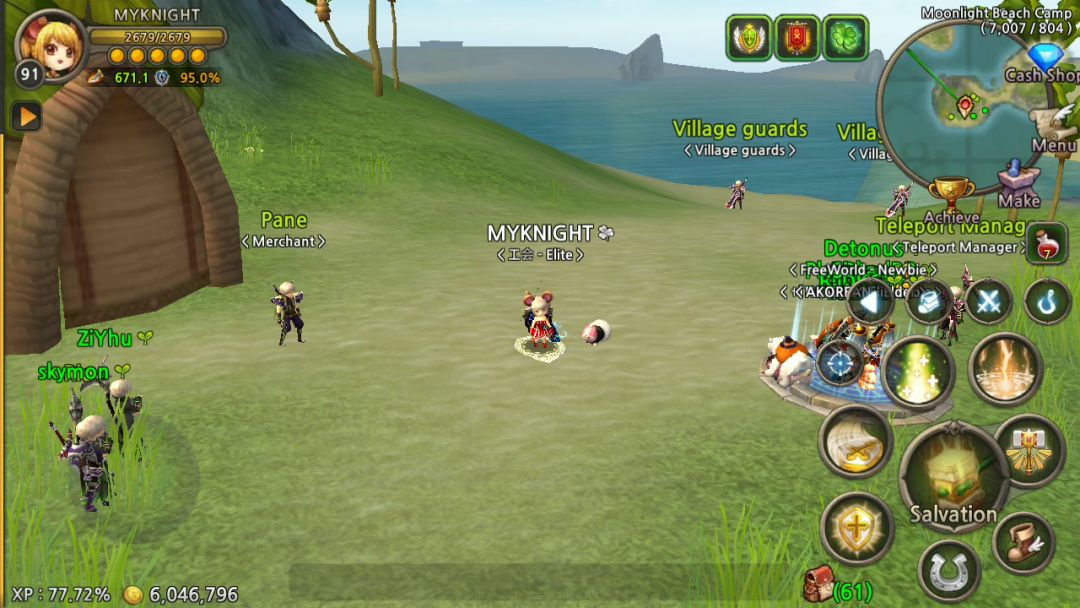The width and height of the screenshot is (1080, 608).
Task: Activate the crosshair target button
Action: coord(840,361)
